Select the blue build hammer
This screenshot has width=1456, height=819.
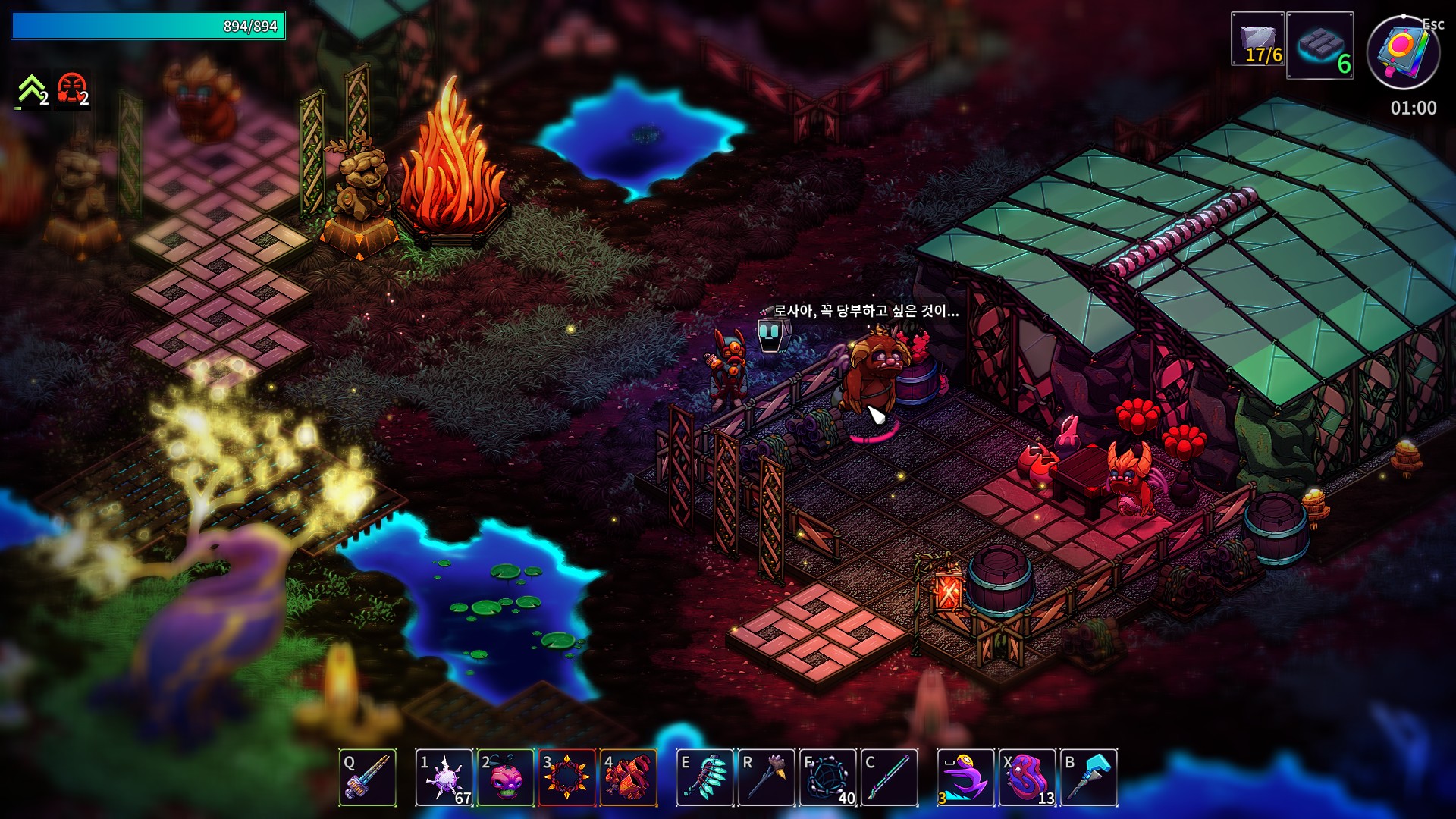(1088, 777)
